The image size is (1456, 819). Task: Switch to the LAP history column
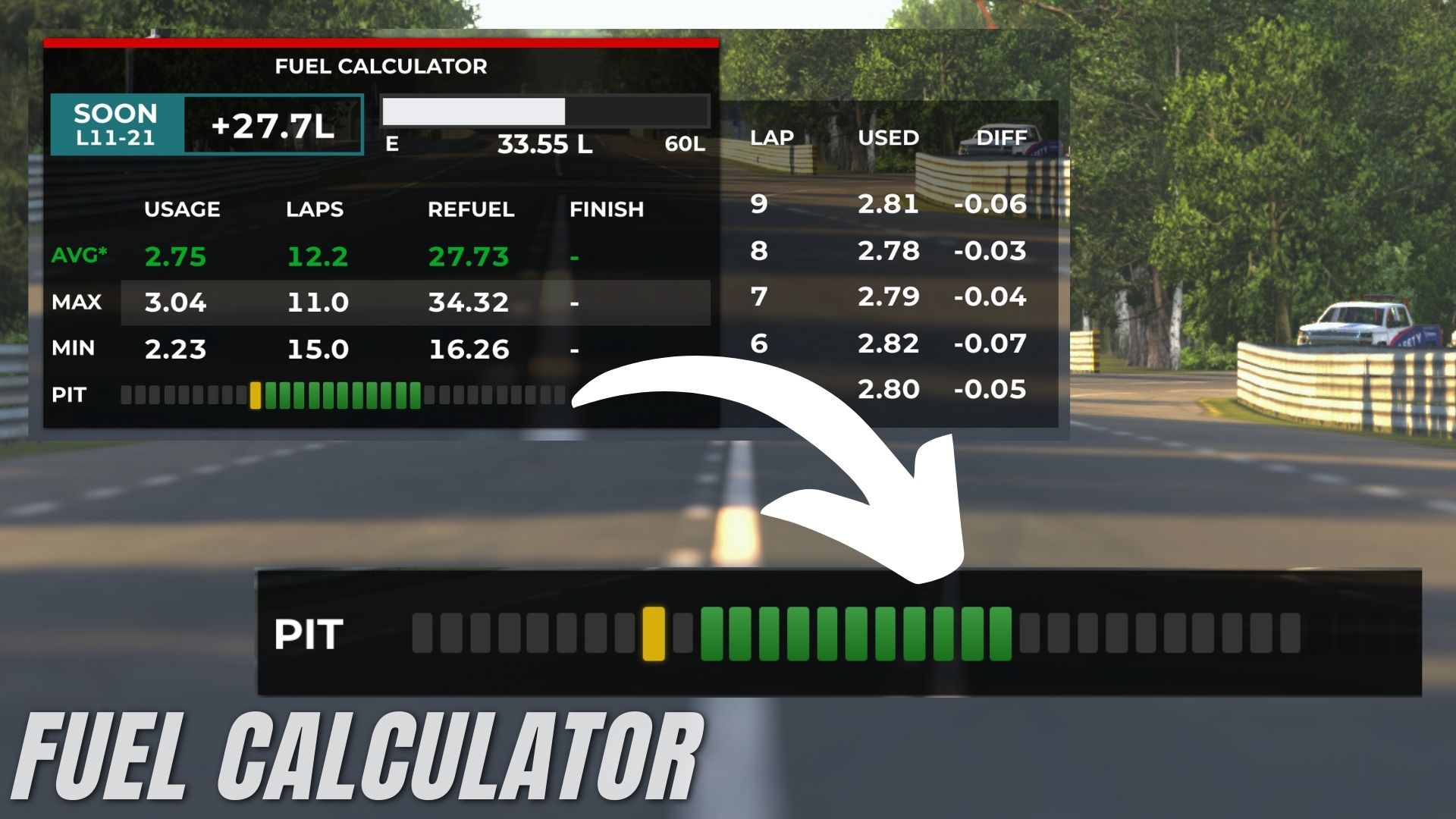coord(770,137)
